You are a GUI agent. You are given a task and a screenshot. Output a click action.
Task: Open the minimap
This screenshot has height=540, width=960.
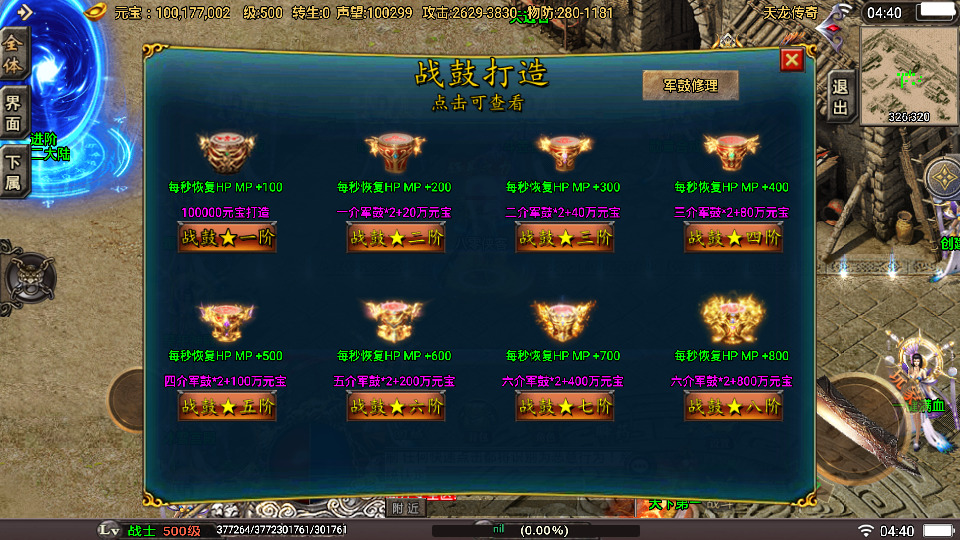click(908, 73)
